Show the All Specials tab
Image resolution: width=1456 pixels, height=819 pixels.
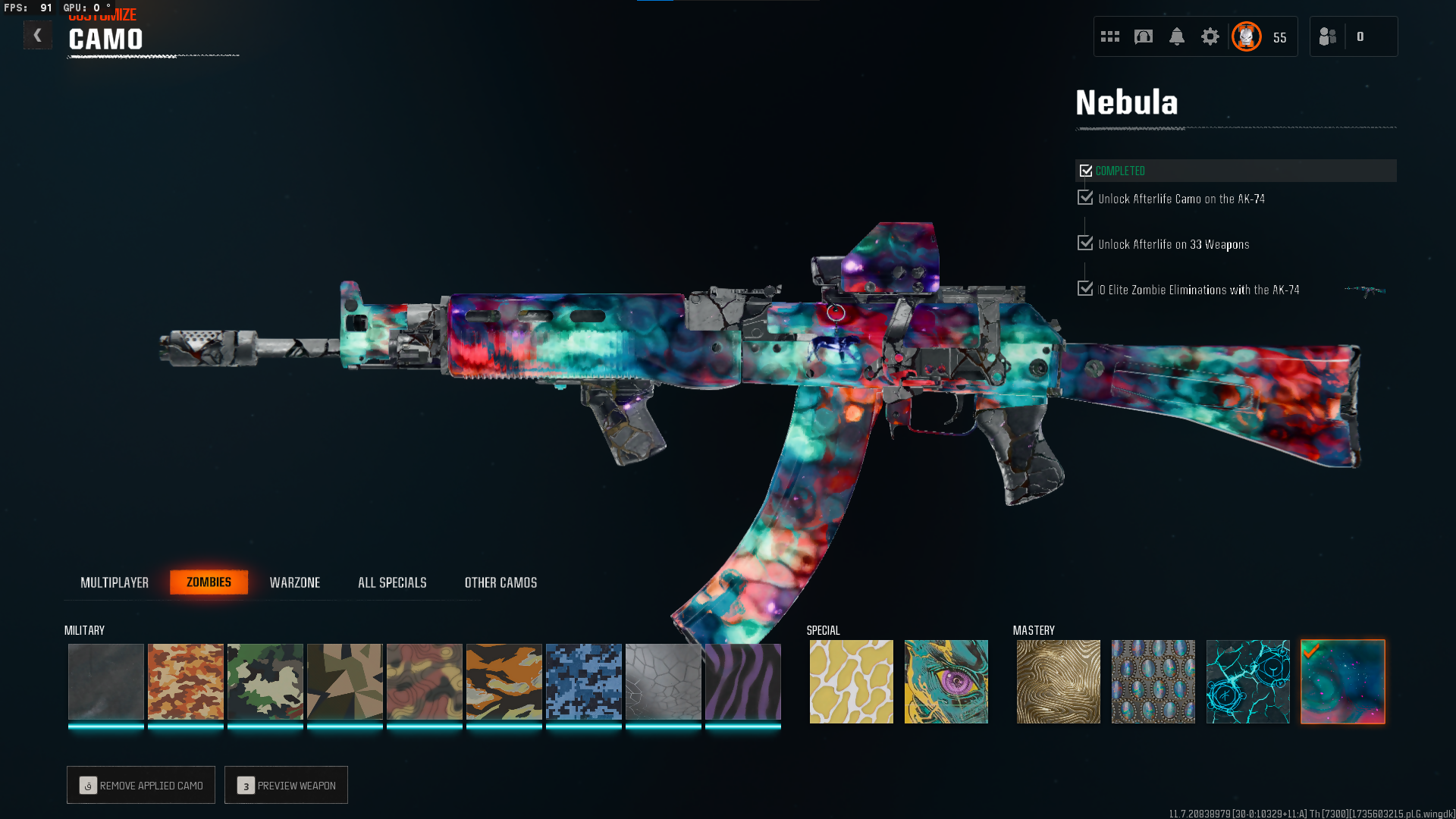[392, 582]
